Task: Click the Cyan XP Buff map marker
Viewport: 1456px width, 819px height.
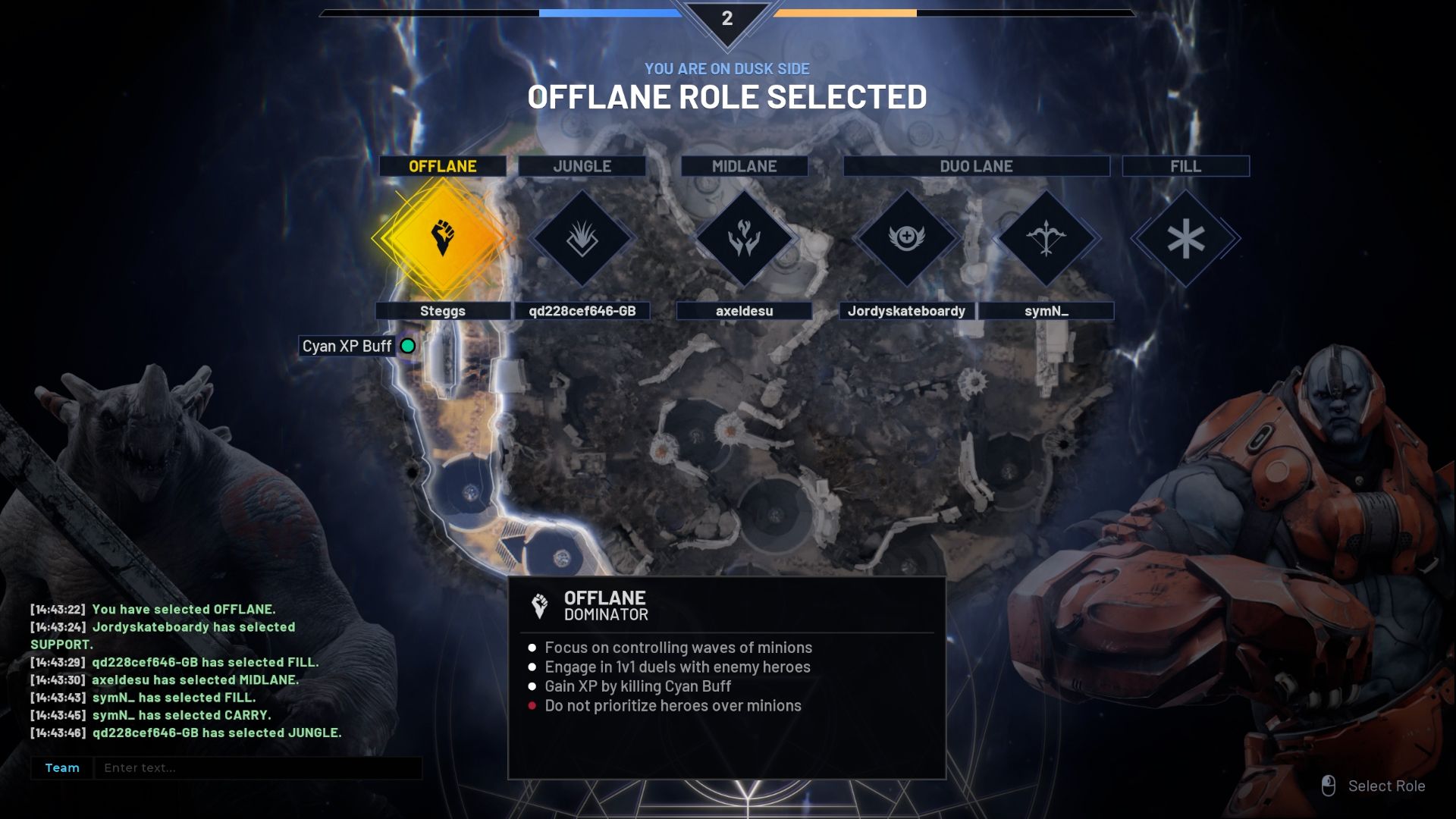Action: coord(408,346)
